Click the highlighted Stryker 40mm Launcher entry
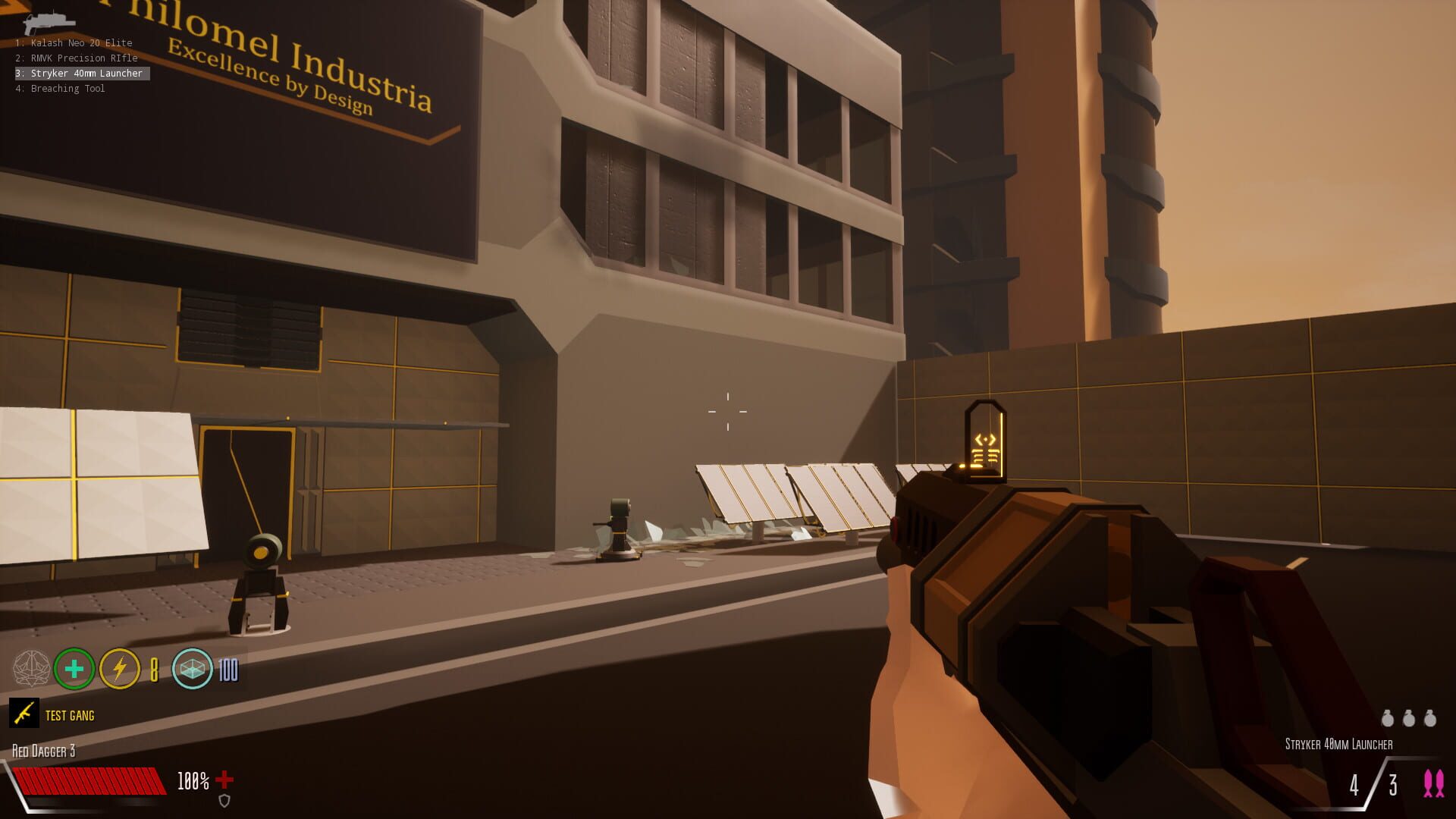Image resolution: width=1456 pixels, height=819 pixels. [80, 74]
